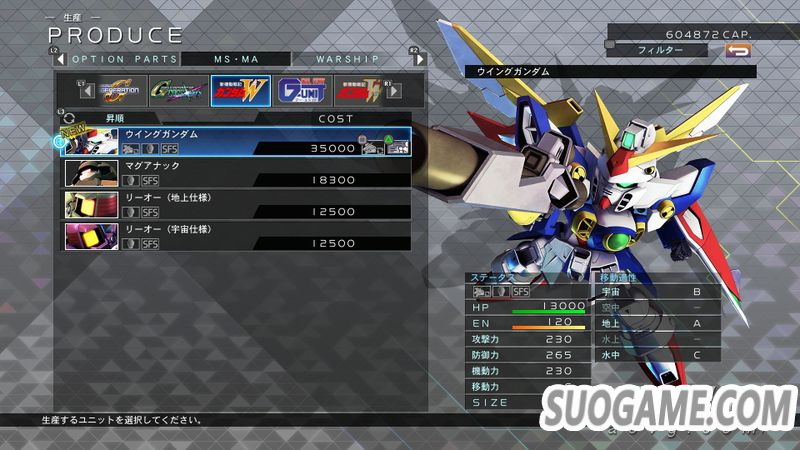Screen dimensions: 800x450
Task: Select リーオー（地上仕様） from the list
Action: (x=237, y=205)
